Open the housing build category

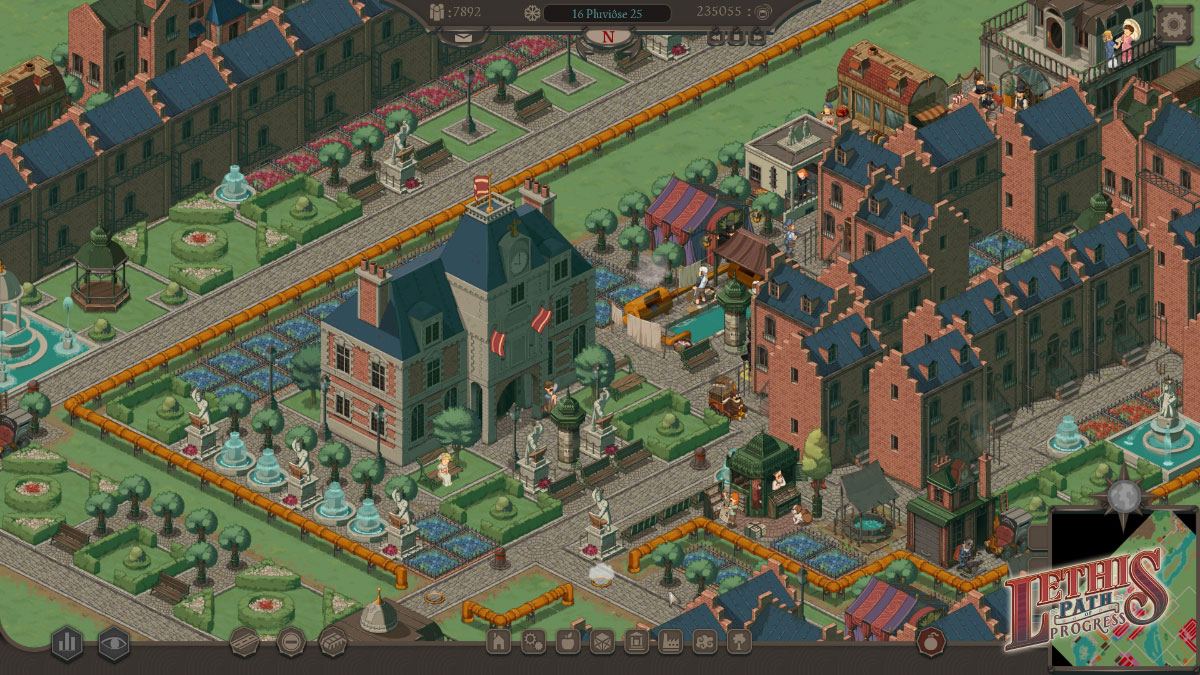498,642
